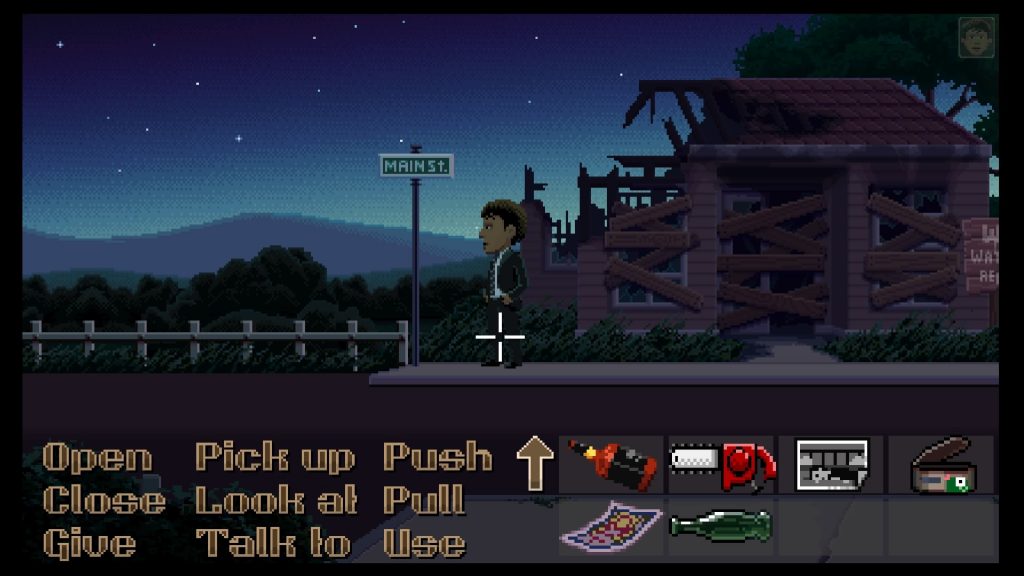The width and height of the screenshot is (1024, 576).
Task: Activate the Look at verb
Action: tap(276, 500)
